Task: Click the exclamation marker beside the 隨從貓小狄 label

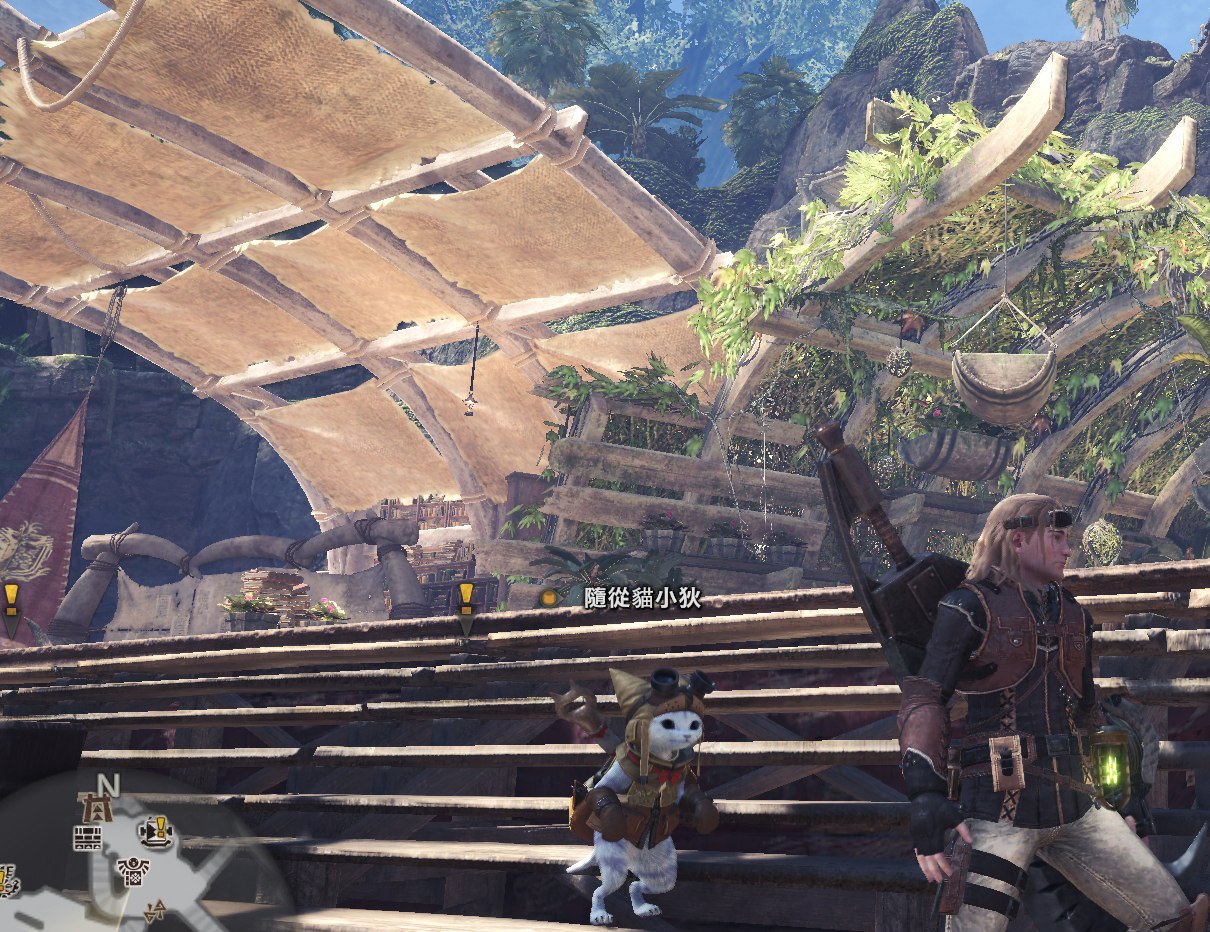Action: click(x=466, y=598)
